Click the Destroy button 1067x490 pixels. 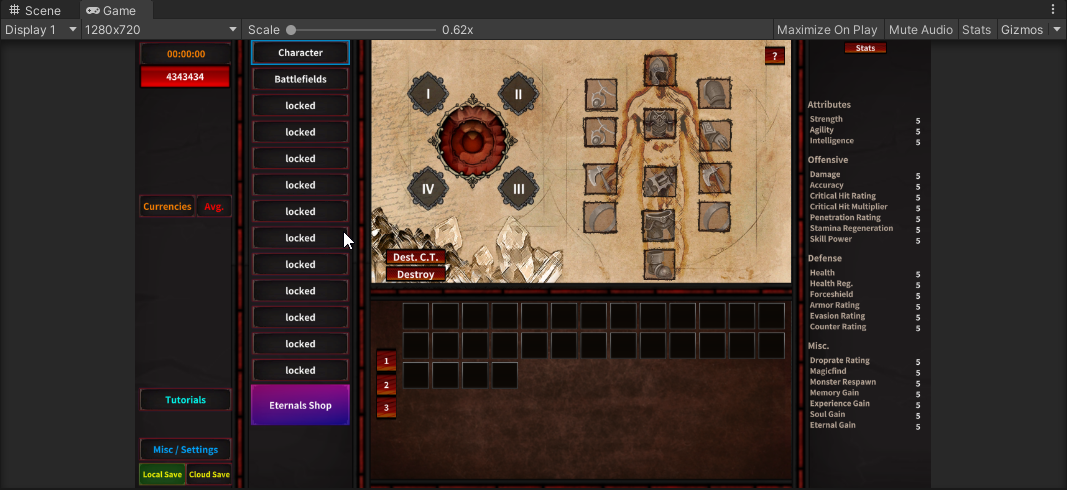pos(416,274)
